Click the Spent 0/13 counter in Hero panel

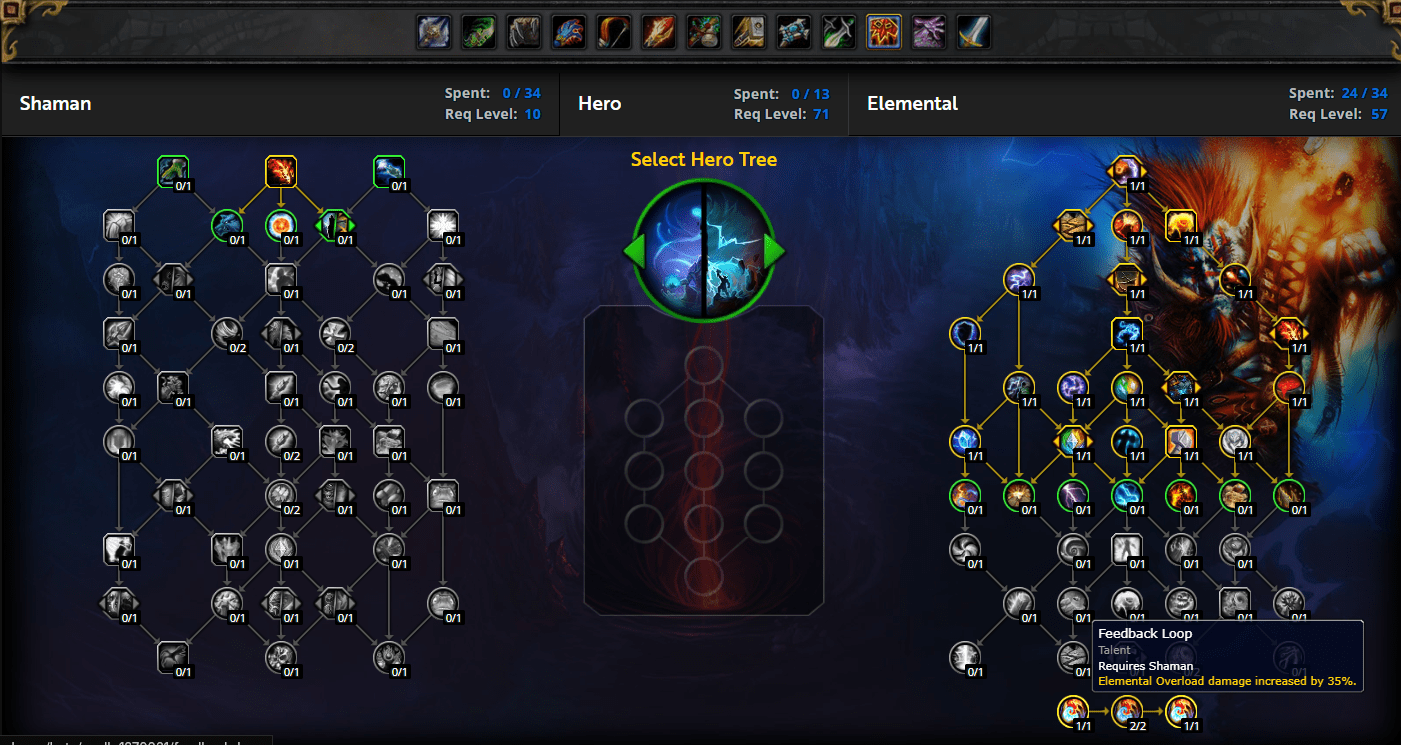pyautogui.click(x=781, y=93)
